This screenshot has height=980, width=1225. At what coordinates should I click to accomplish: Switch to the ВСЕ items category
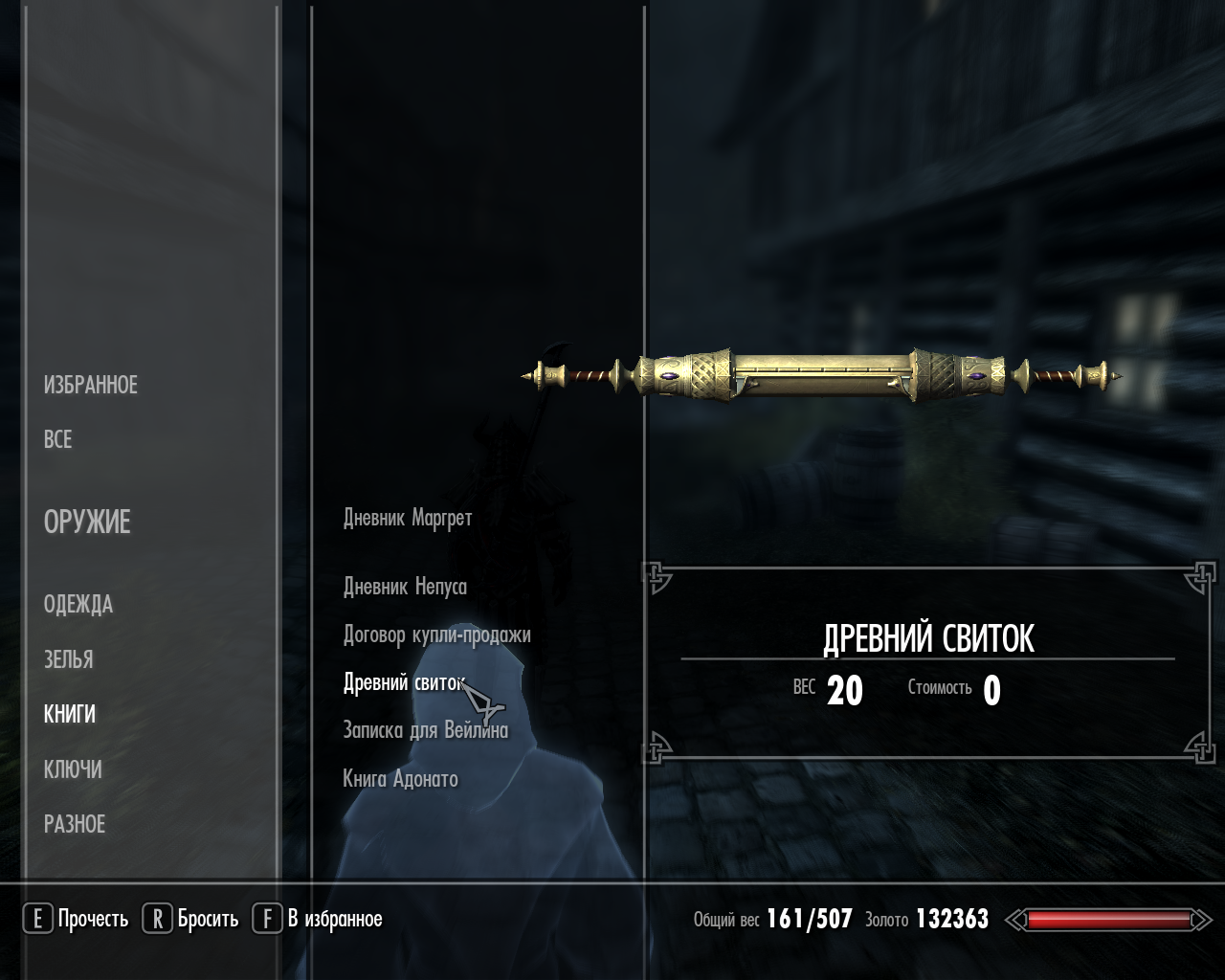57,439
